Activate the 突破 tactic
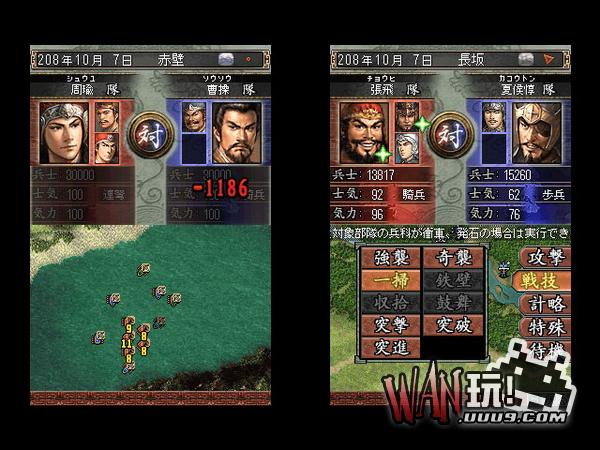600x450 pixels. 454,325
